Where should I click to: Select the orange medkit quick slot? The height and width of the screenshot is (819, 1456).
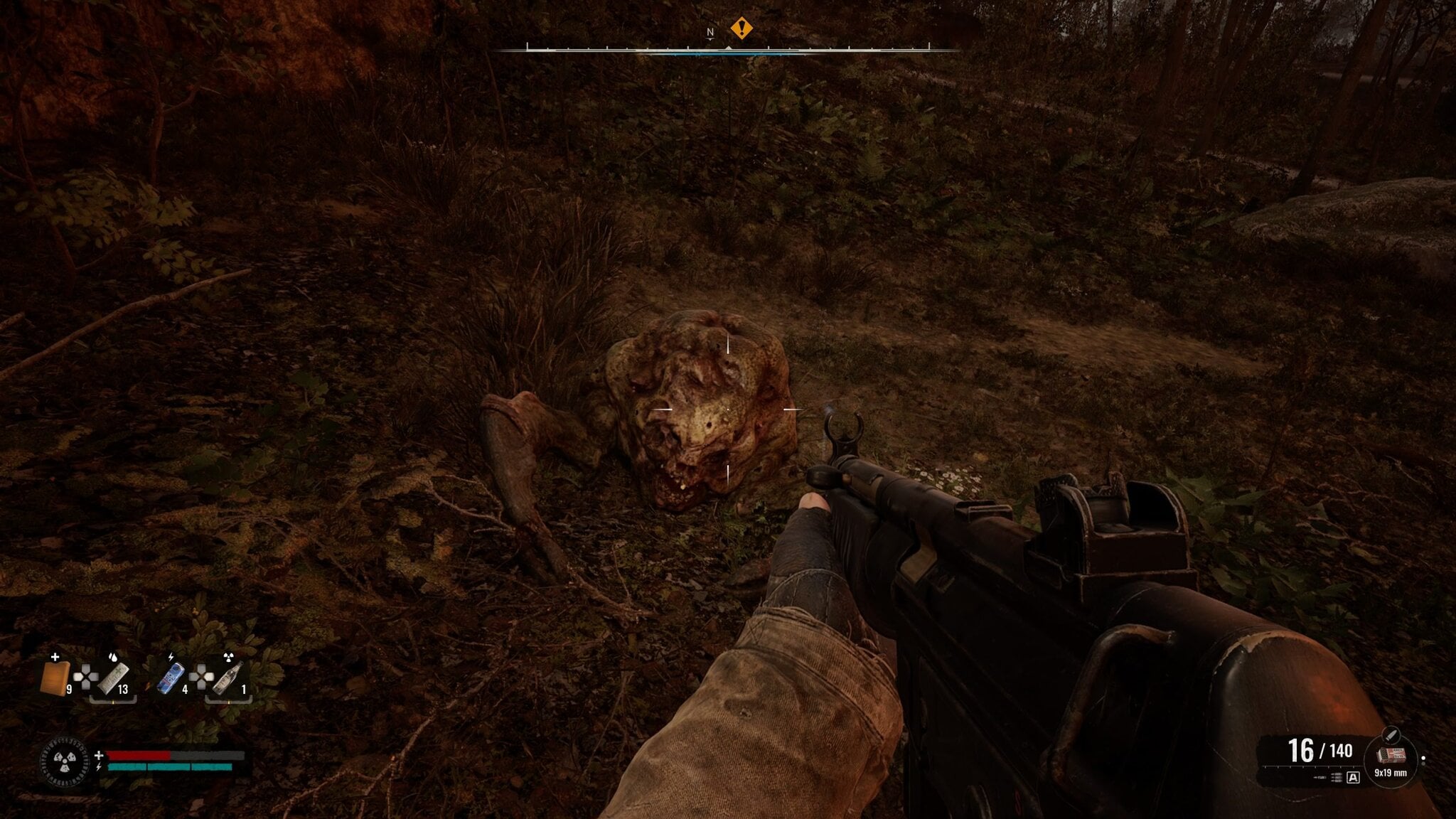[54, 678]
